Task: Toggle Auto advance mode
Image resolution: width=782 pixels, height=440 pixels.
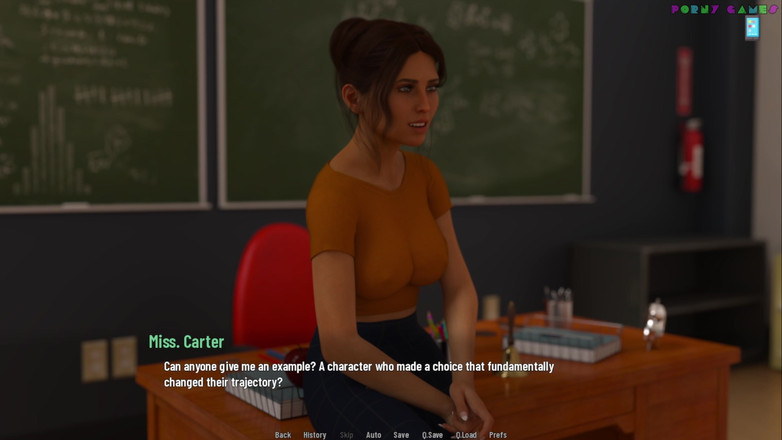Action: (373, 435)
